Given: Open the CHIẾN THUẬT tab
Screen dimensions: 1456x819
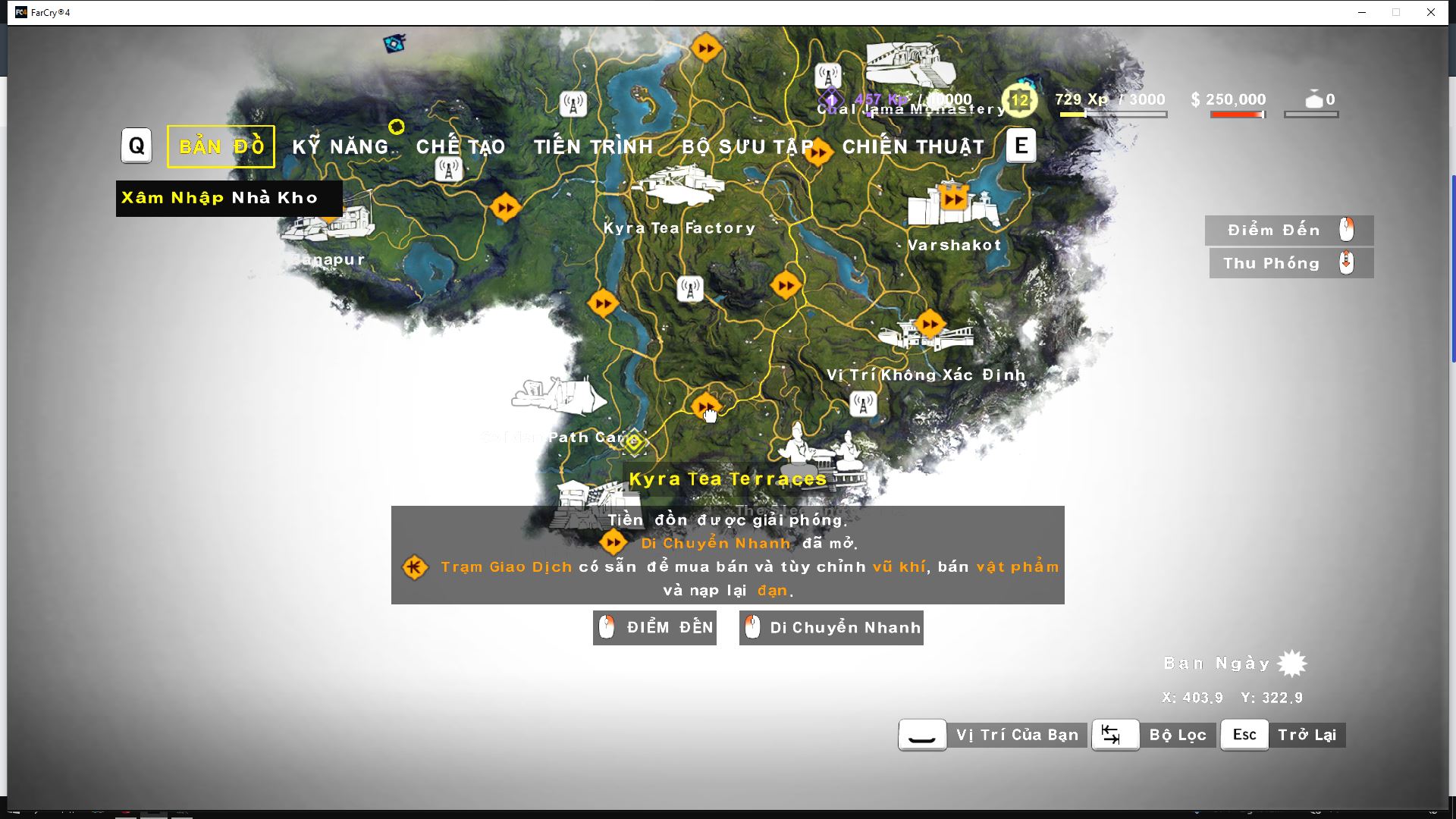Looking at the screenshot, I should pos(914,146).
